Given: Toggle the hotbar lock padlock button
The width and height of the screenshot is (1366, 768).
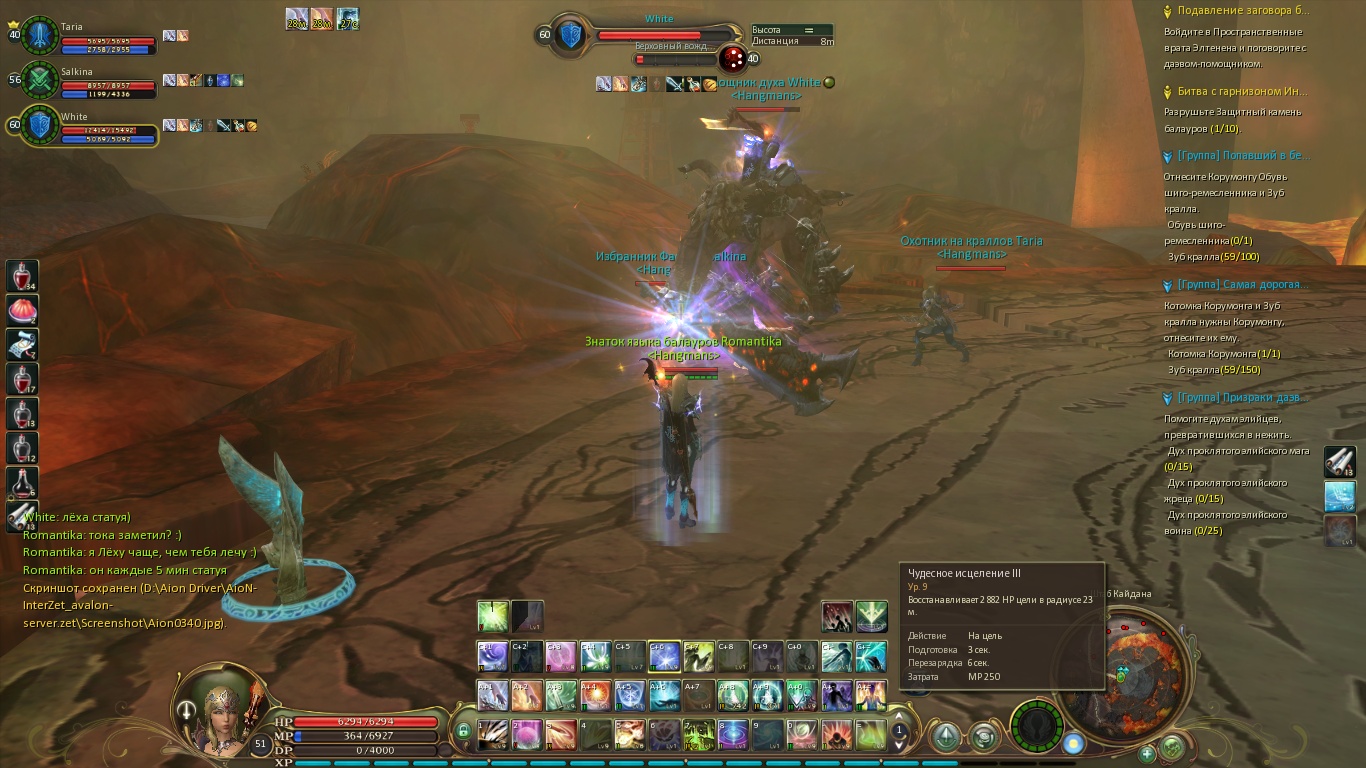Looking at the screenshot, I should (463, 732).
